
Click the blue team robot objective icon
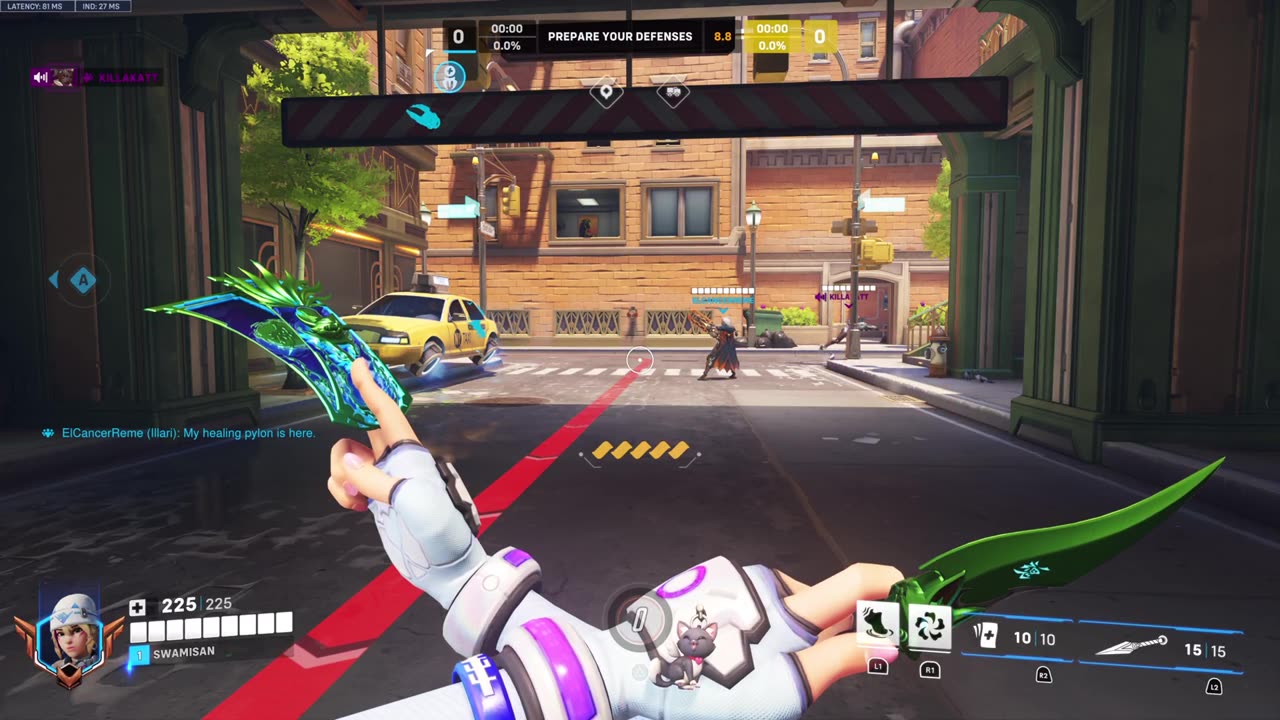pos(449,75)
